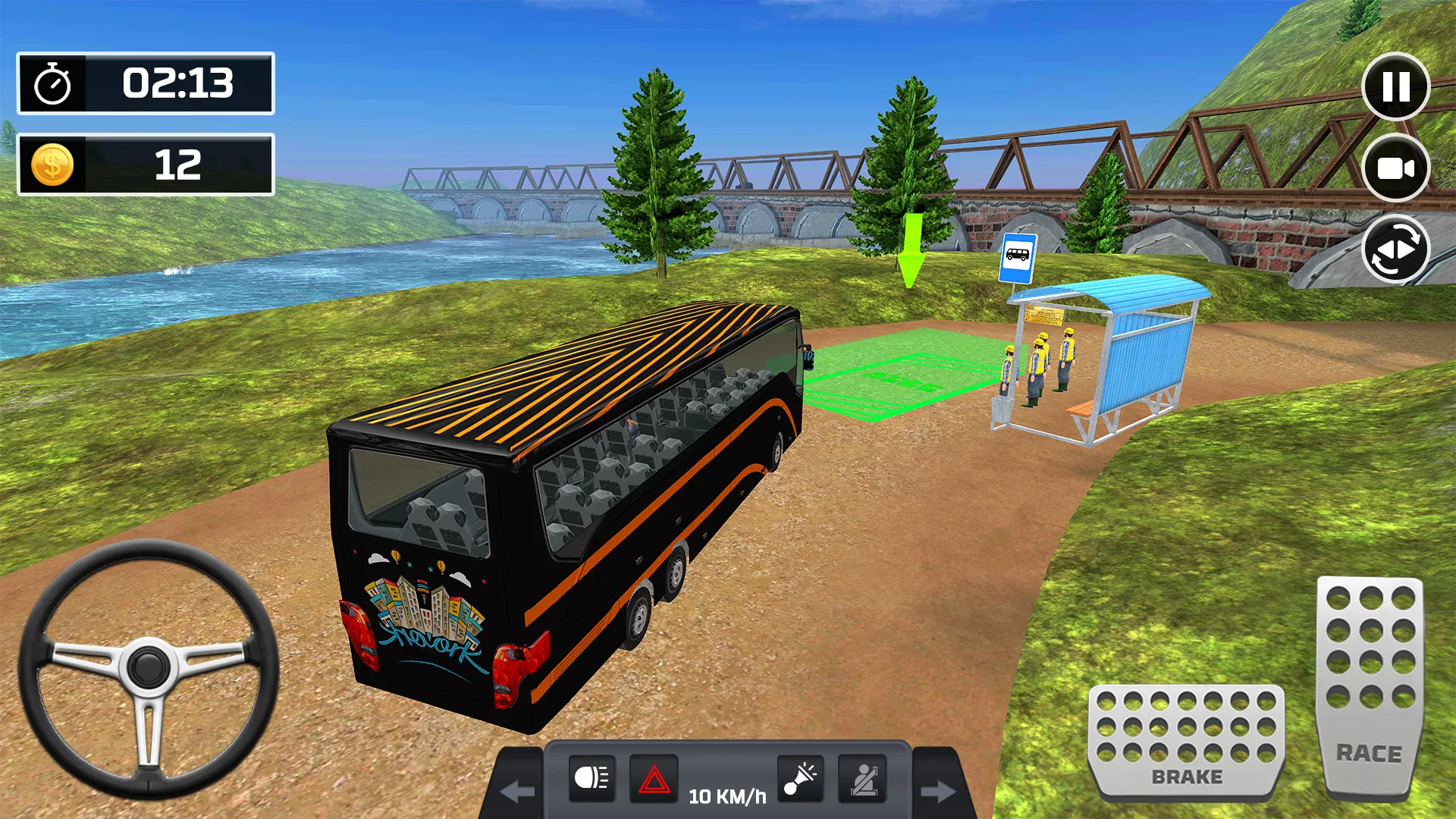Tap the rotate view arrows button
This screenshot has width=1456, height=819.
click(x=1395, y=249)
